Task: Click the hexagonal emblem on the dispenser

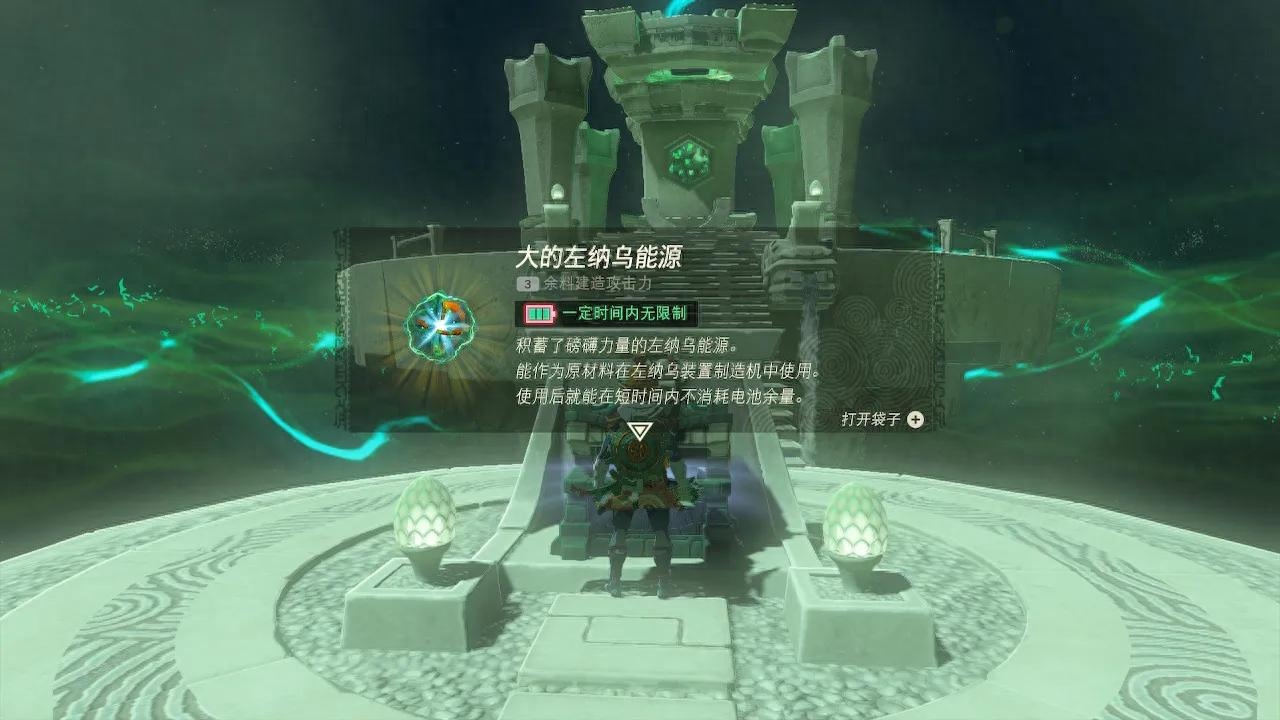Action: tap(687, 160)
